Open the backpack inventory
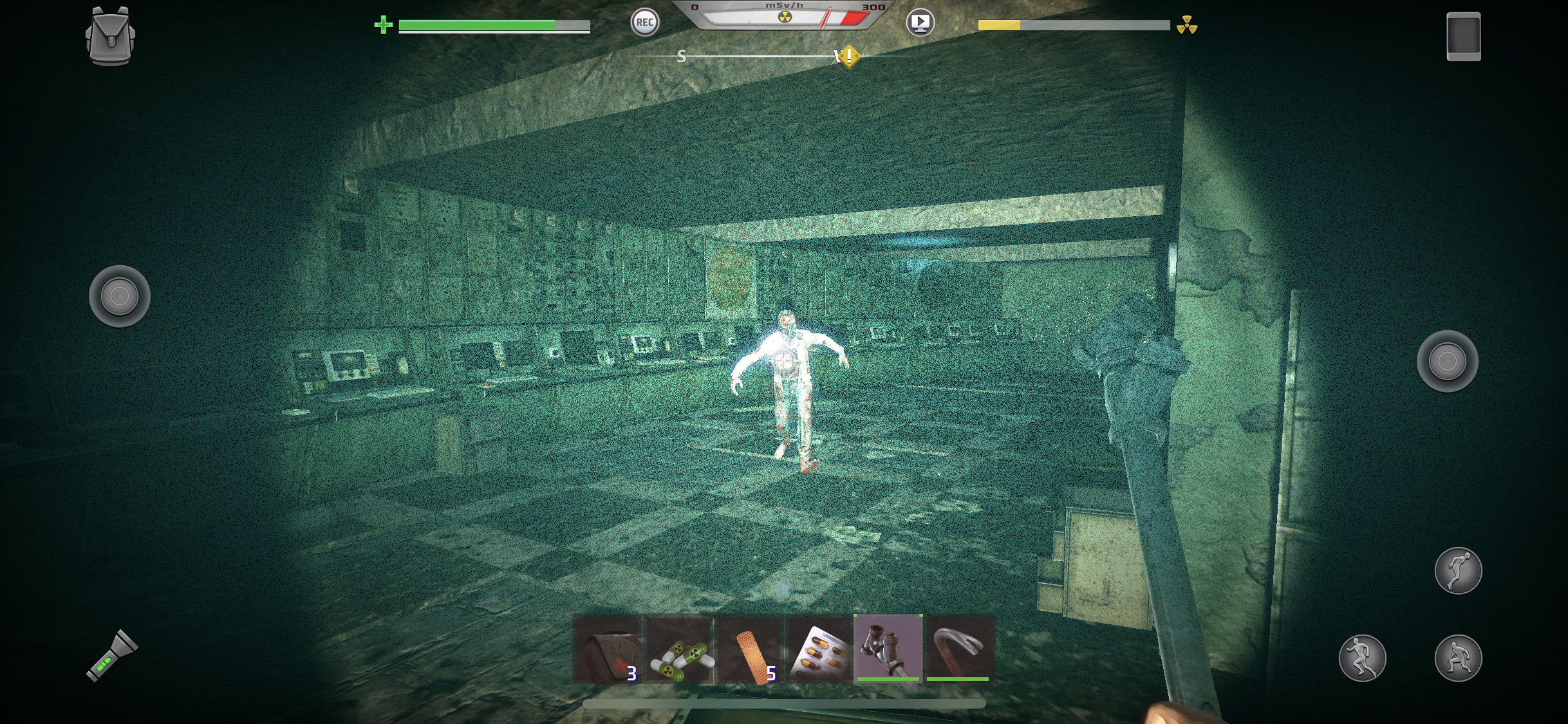The height and width of the screenshot is (724, 1568). [110, 36]
